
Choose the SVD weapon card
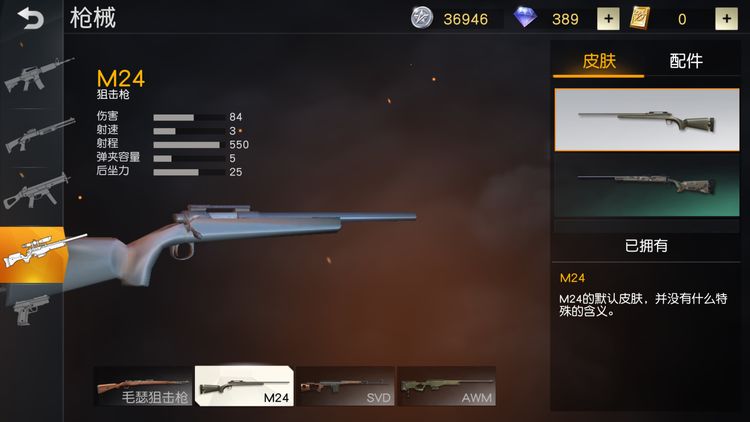click(345, 385)
